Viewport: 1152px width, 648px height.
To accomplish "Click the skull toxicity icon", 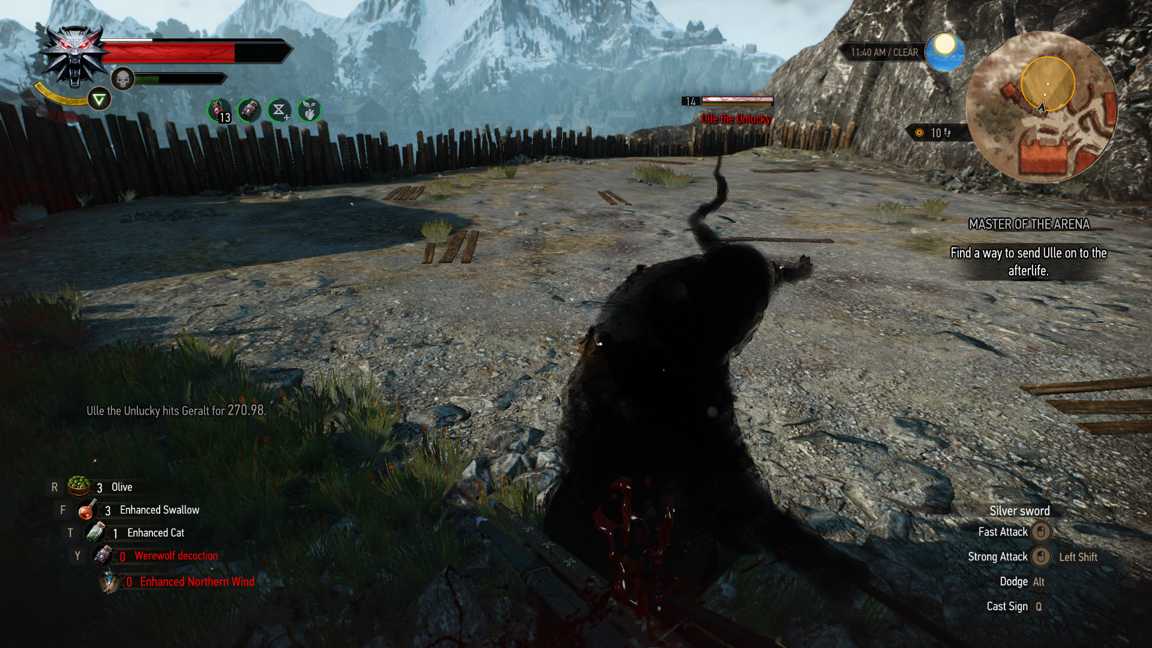I will point(123,78).
